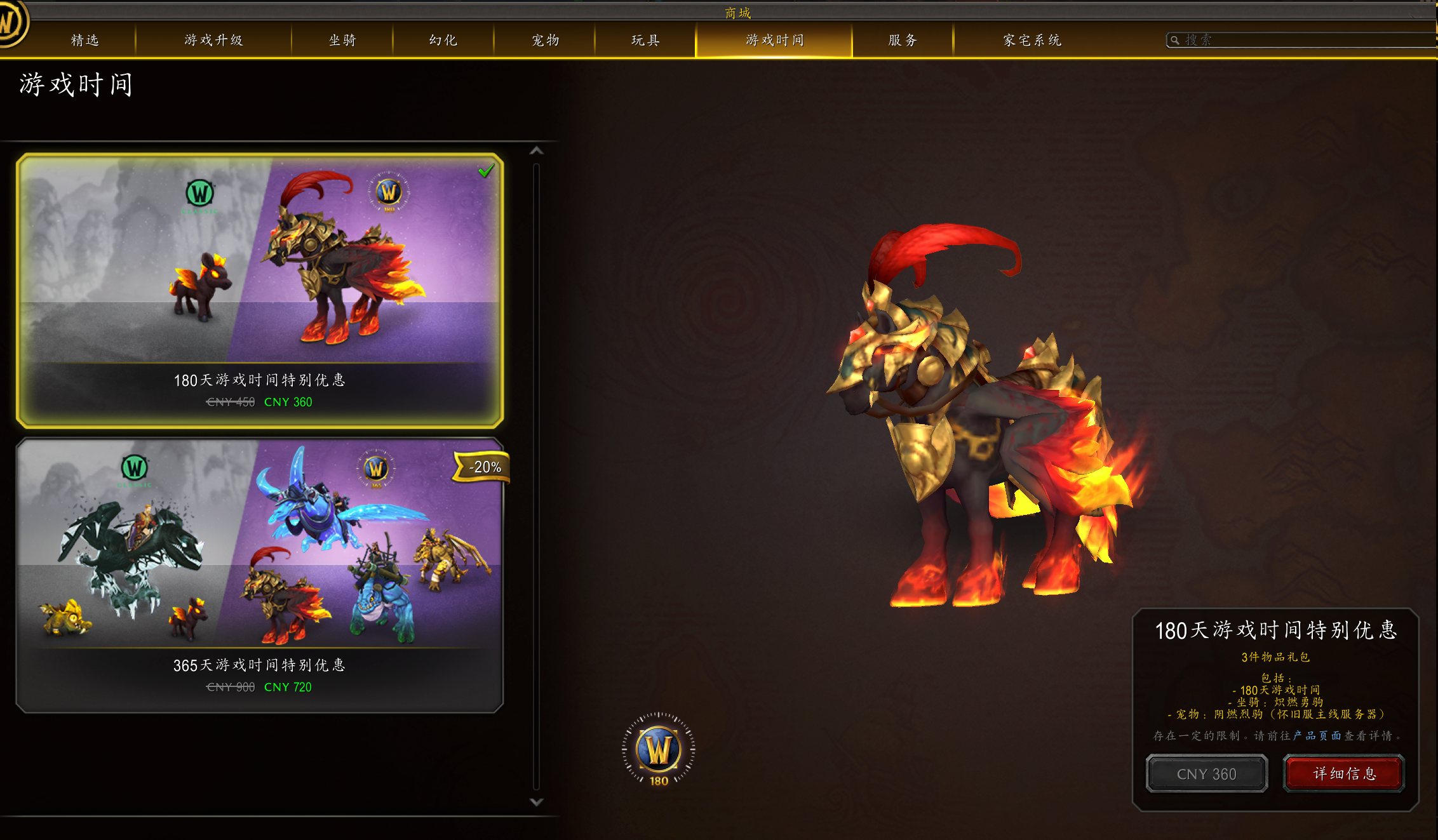
Task: Choose the 365天游戏时间特别优惠 bundle card
Action: pos(260,575)
